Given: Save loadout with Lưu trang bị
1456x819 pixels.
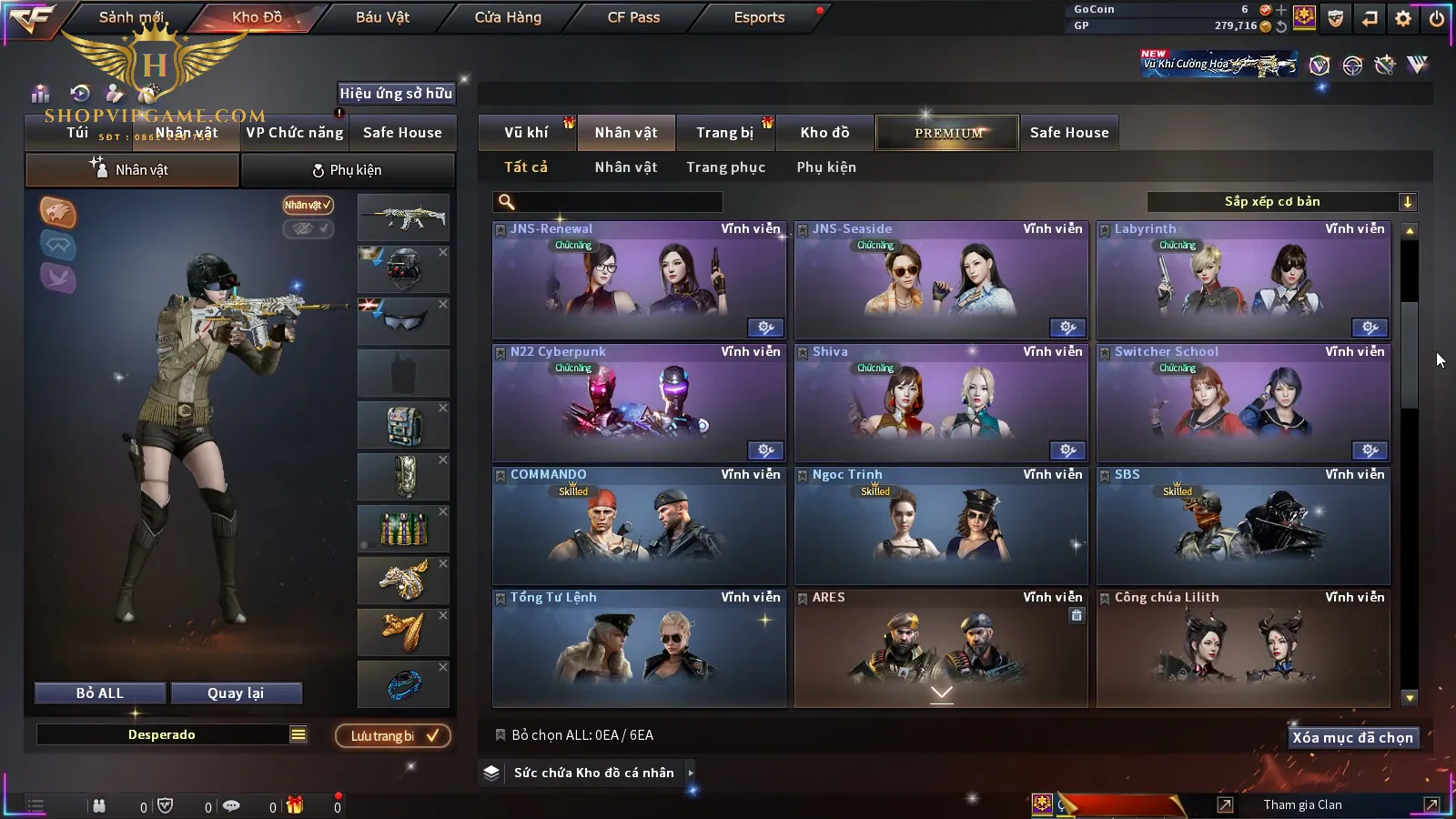Looking at the screenshot, I should 393,736.
